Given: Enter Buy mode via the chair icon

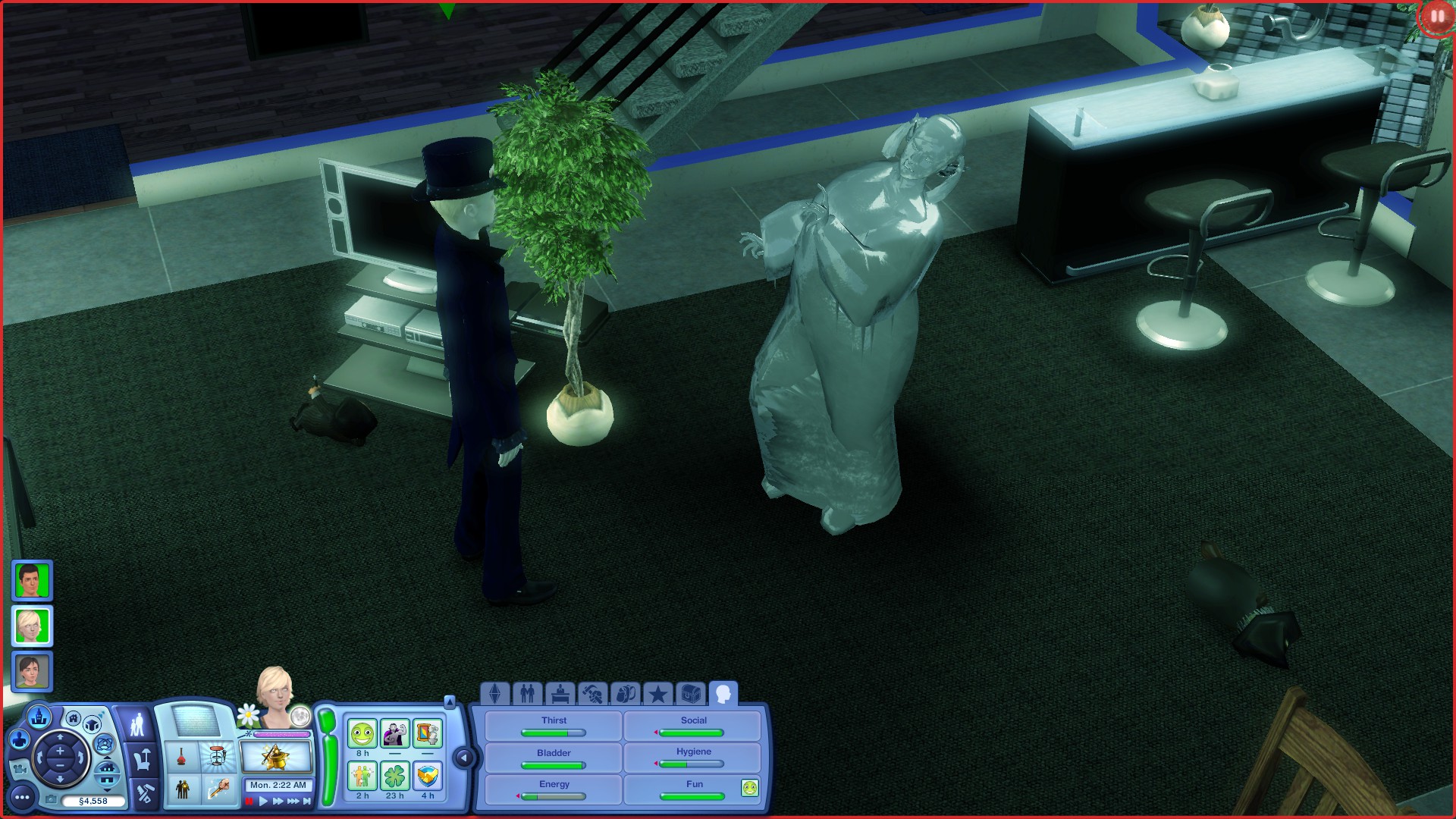Looking at the screenshot, I should click(x=143, y=758).
